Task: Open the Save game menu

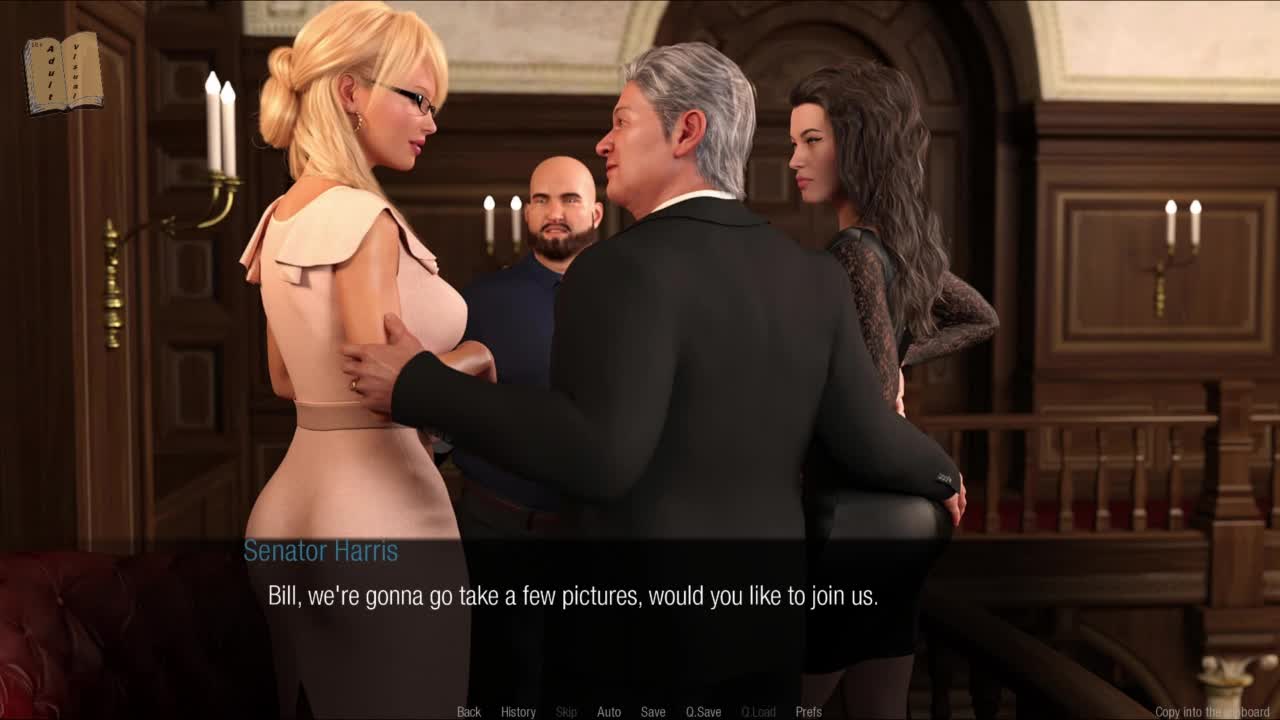Action: 653,712
